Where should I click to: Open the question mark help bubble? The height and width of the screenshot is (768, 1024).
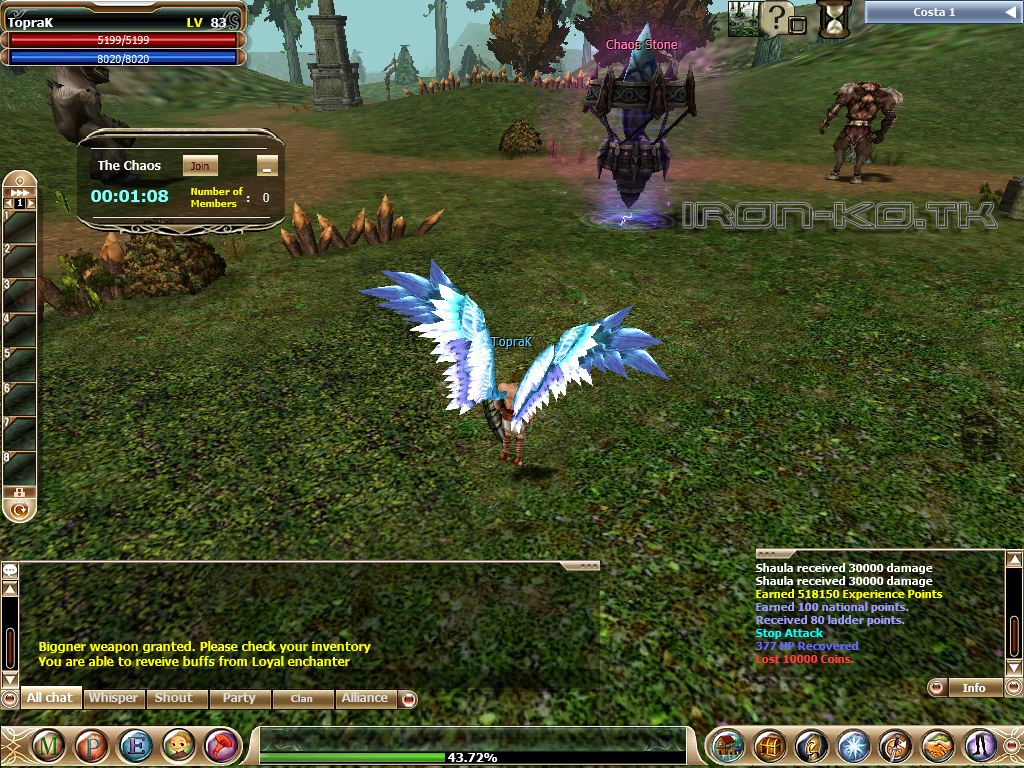point(777,17)
